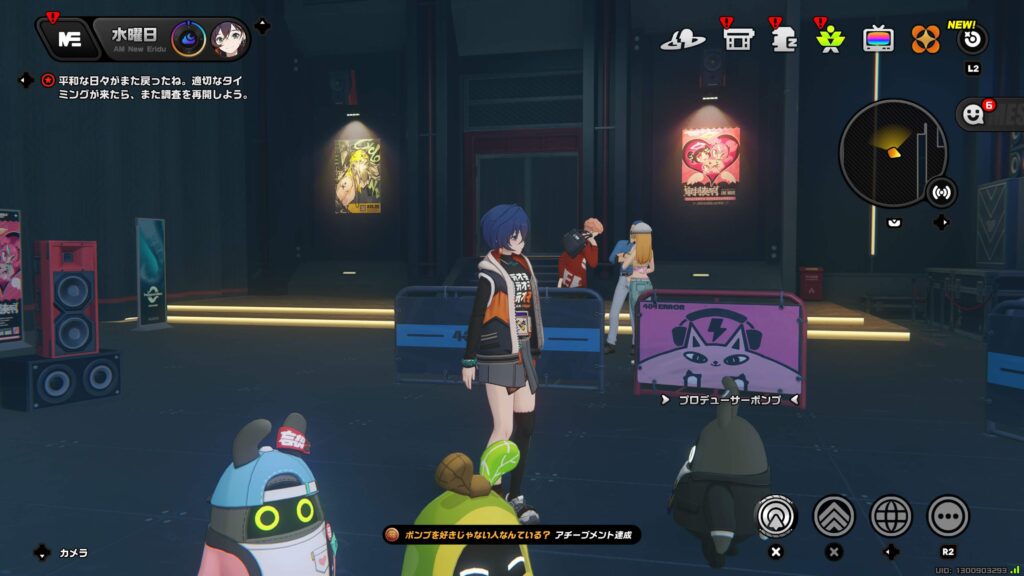This screenshot has width=1024, height=576.
Task: Toggle the signal wave button beside minimap
Action: point(940,190)
